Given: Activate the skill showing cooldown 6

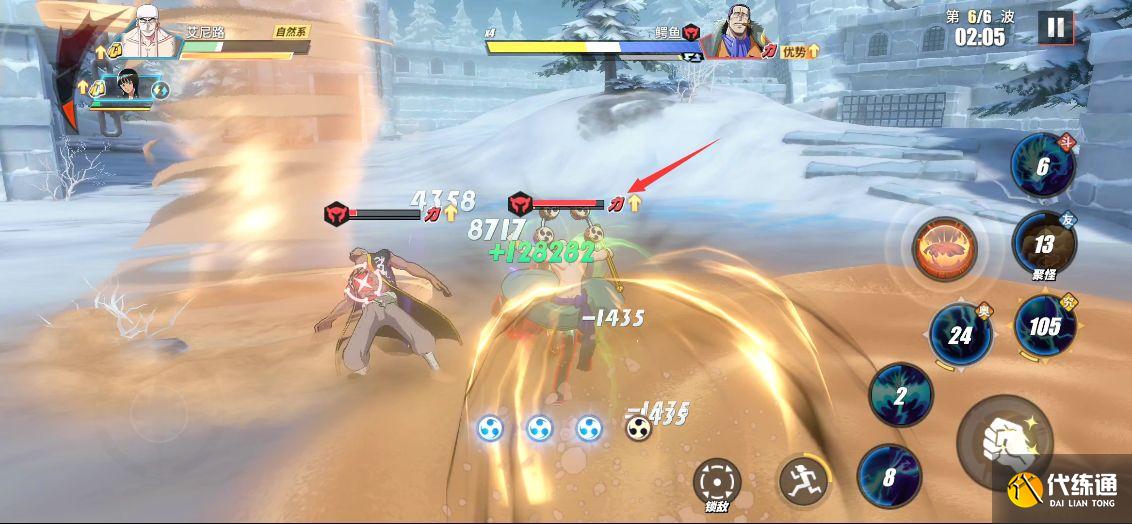Looking at the screenshot, I should click(1042, 166).
